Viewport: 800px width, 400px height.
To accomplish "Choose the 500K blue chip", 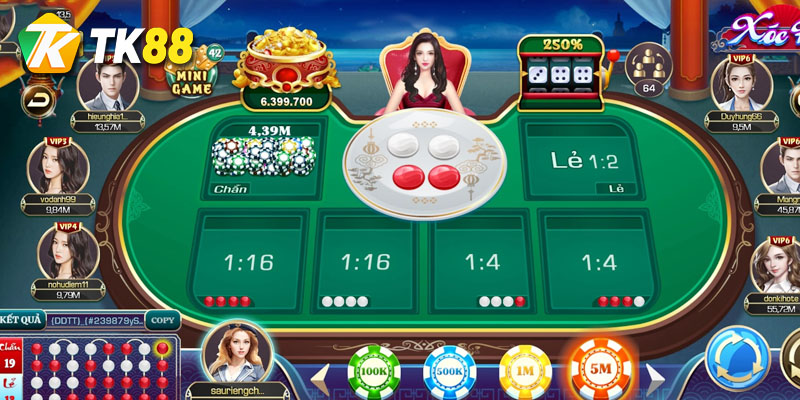I will click(x=450, y=372).
